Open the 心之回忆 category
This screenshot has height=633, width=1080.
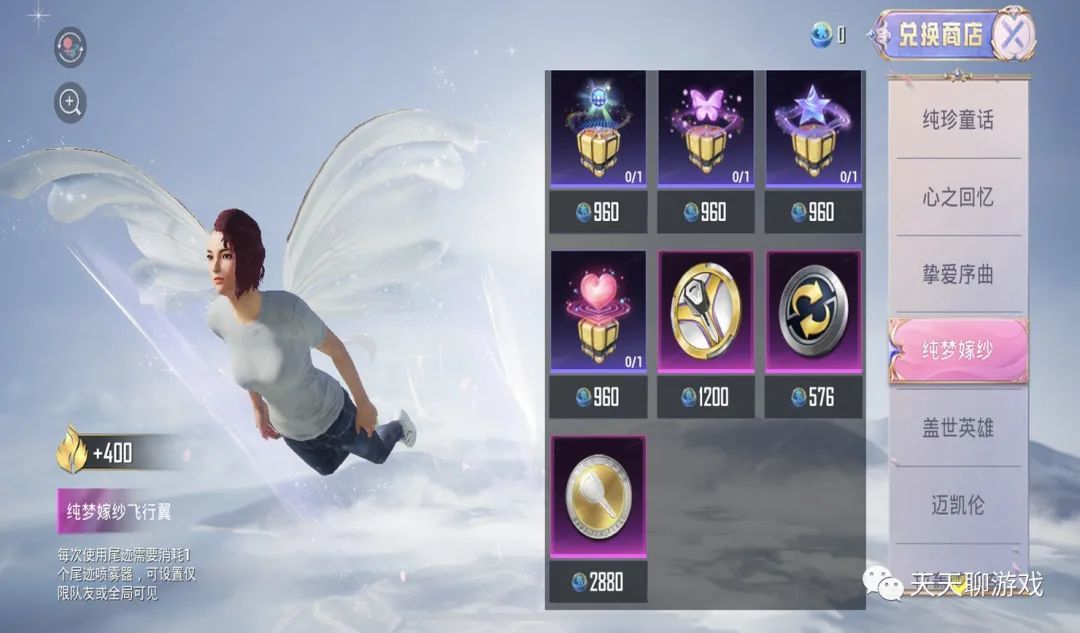click(958, 197)
